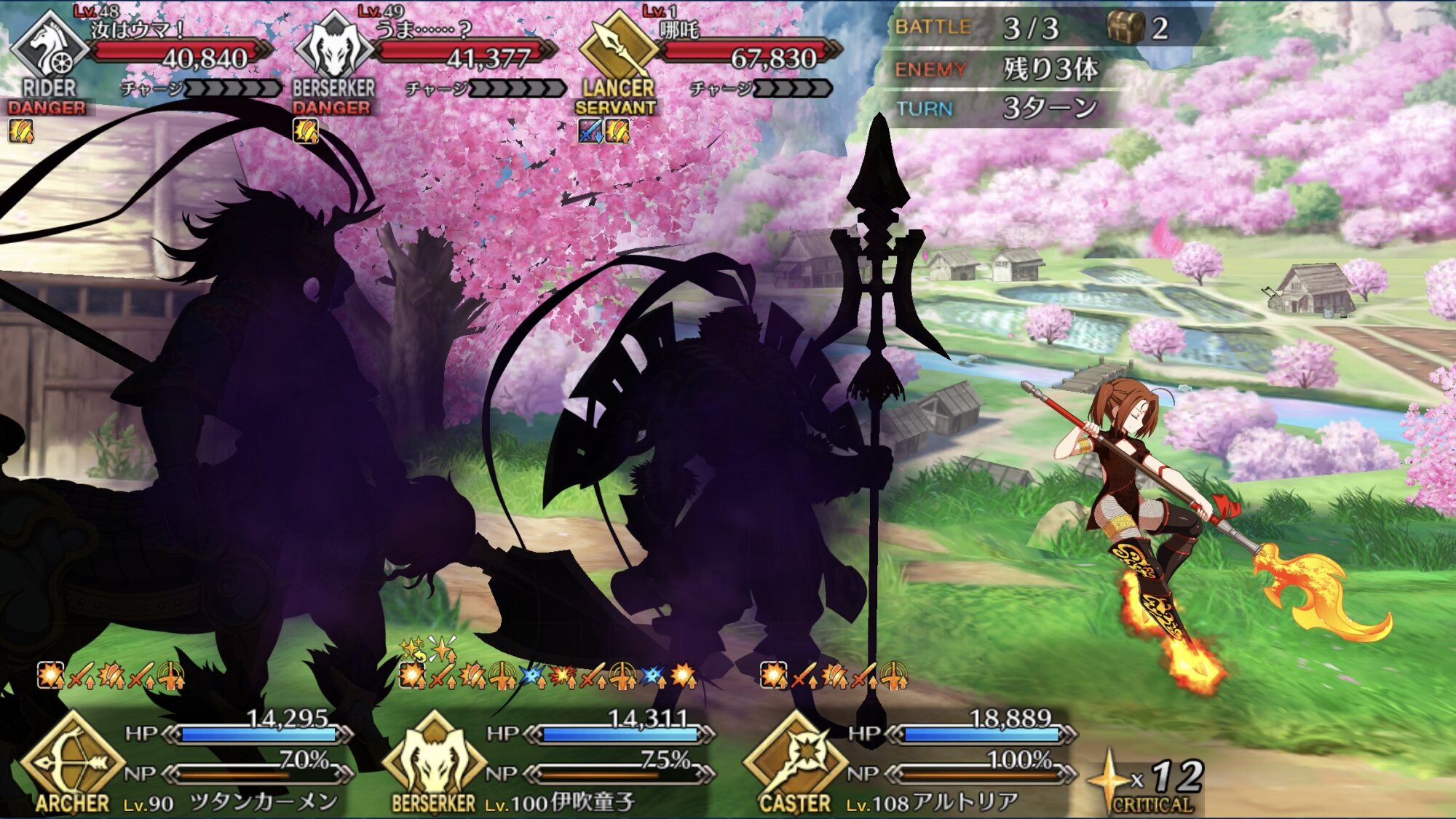Target the Lancer enemy 哪吒

(710, 58)
